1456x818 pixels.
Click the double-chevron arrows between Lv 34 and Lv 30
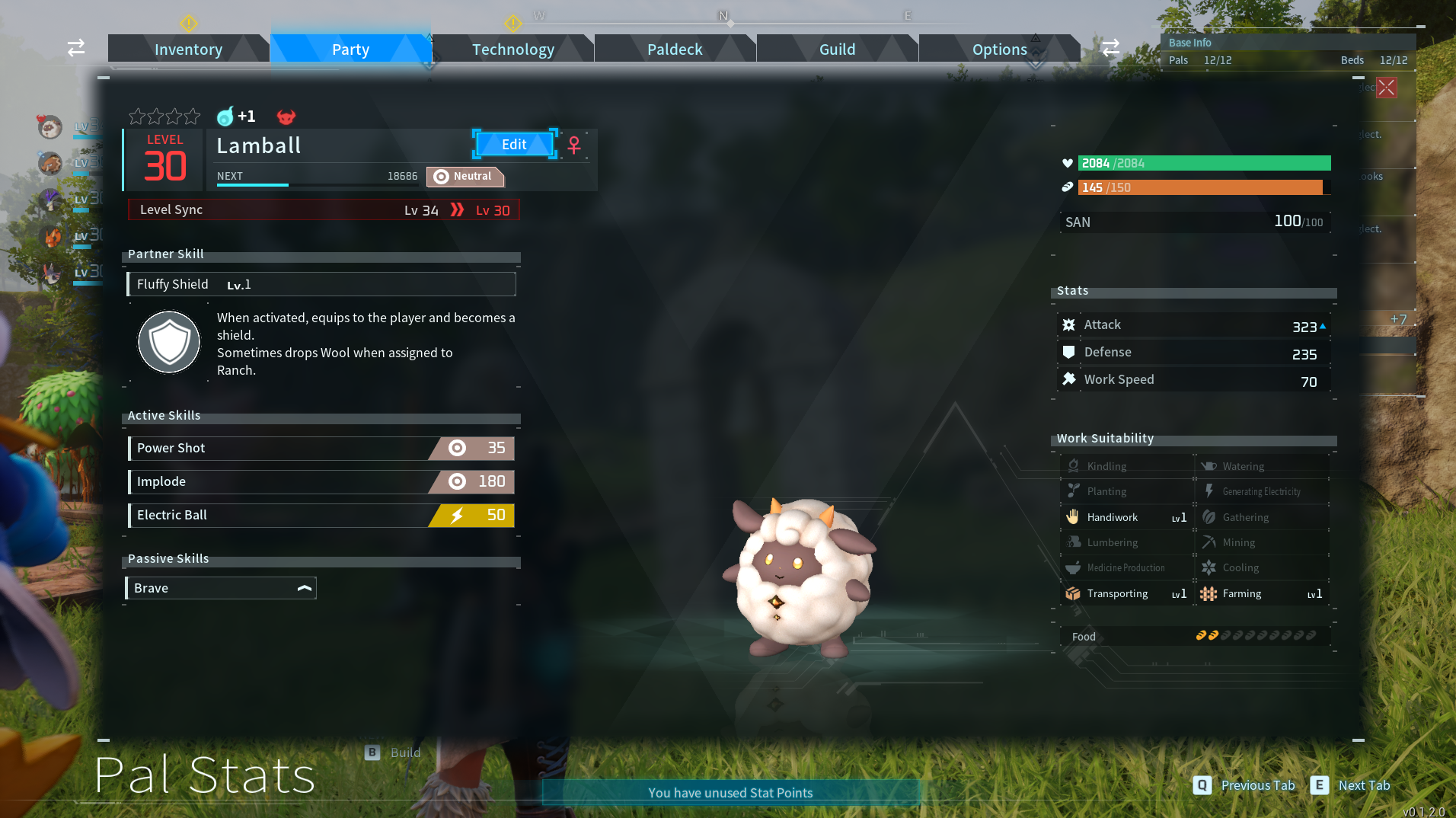[456, 210]
